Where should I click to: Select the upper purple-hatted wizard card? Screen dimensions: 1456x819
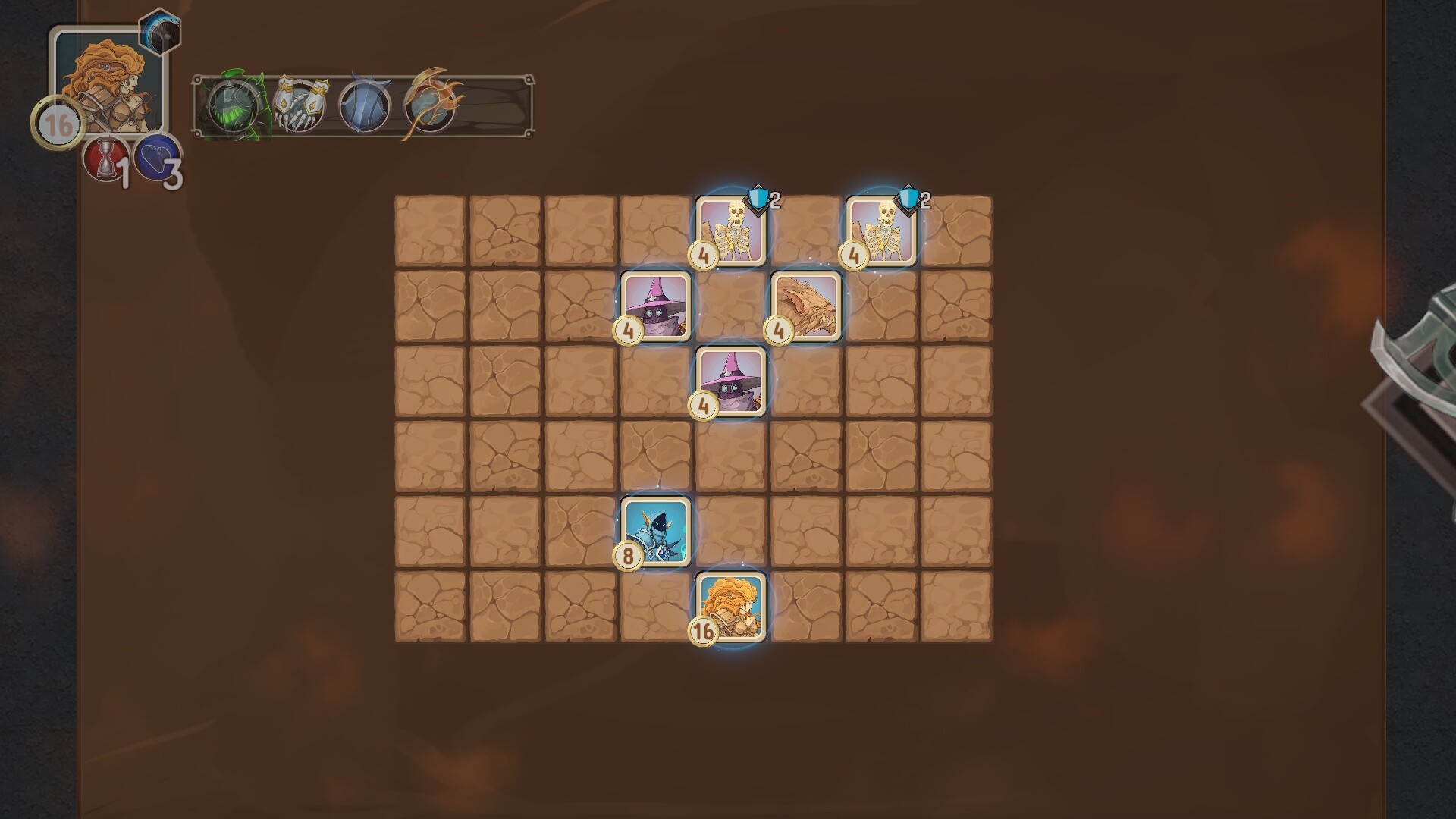[657, 307]
